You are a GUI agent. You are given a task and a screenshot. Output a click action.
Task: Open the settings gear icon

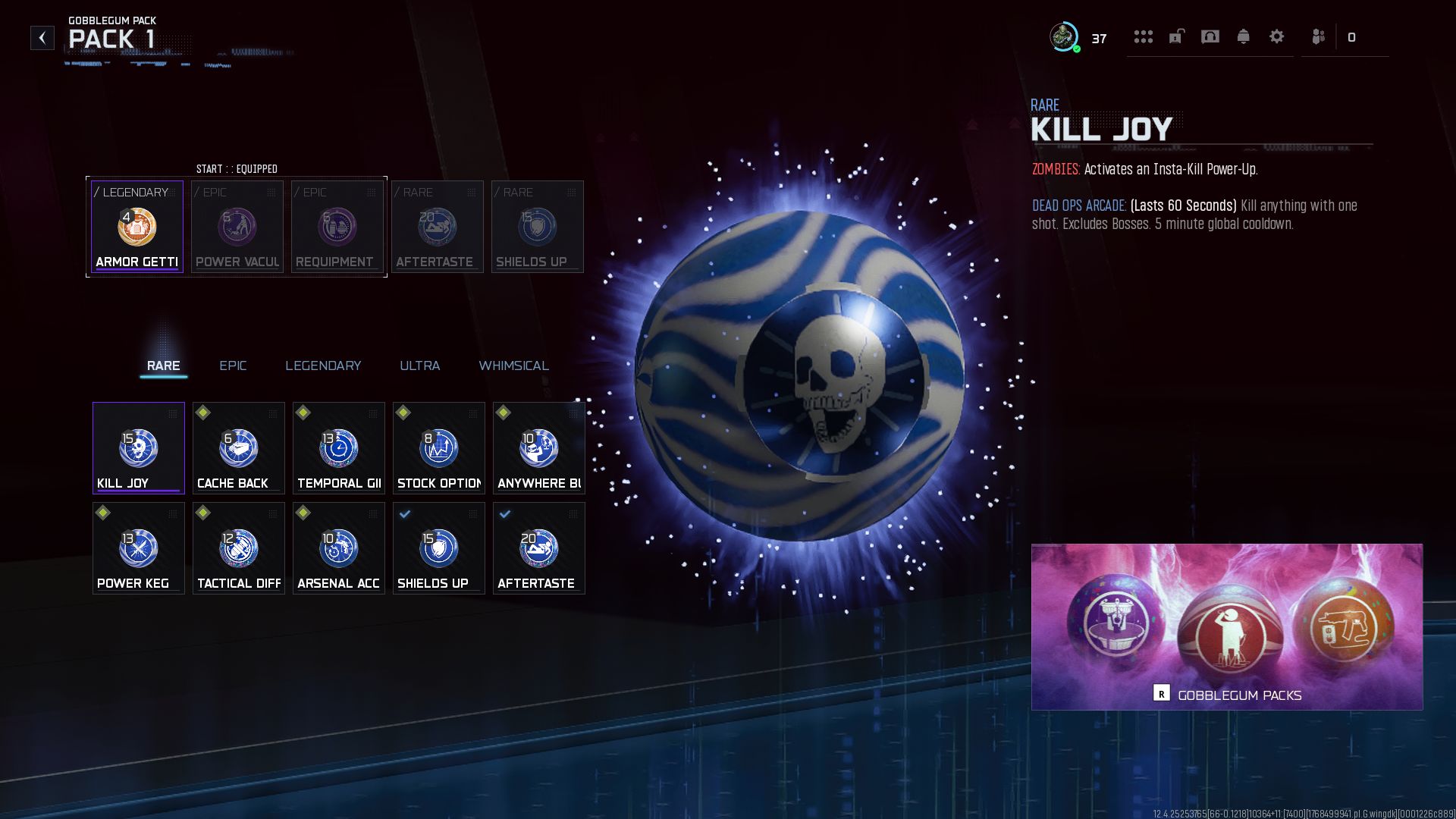coord(1276,36)
